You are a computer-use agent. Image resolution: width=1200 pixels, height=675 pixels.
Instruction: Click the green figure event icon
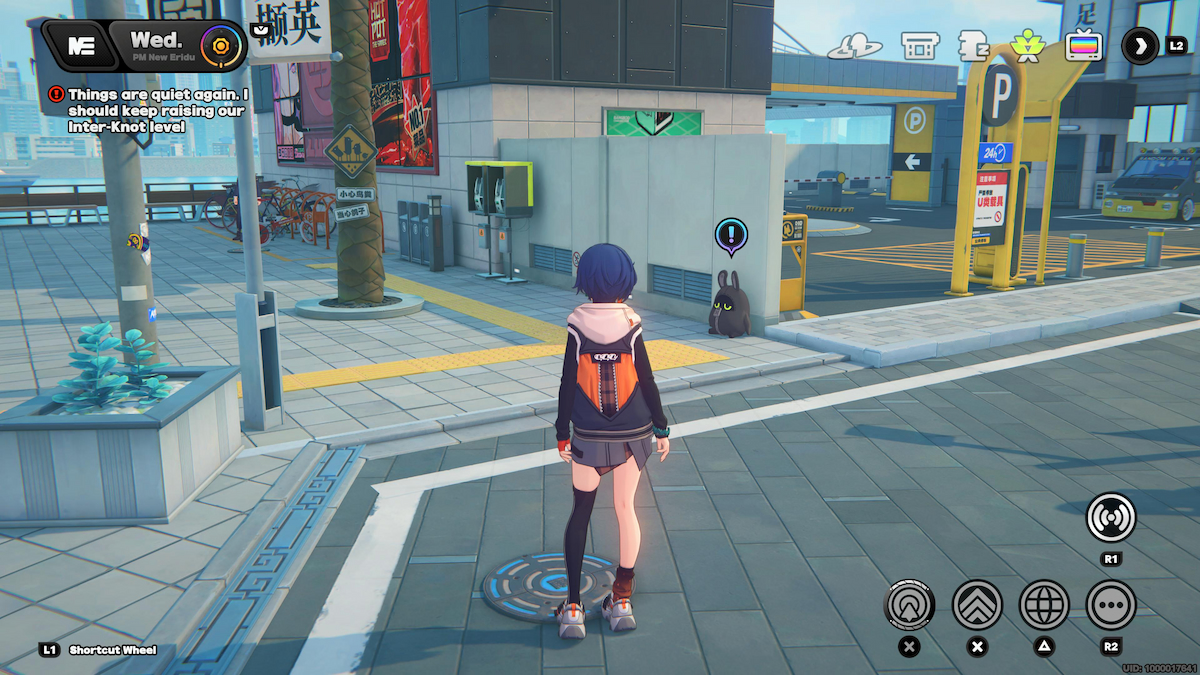point(1026,46)
